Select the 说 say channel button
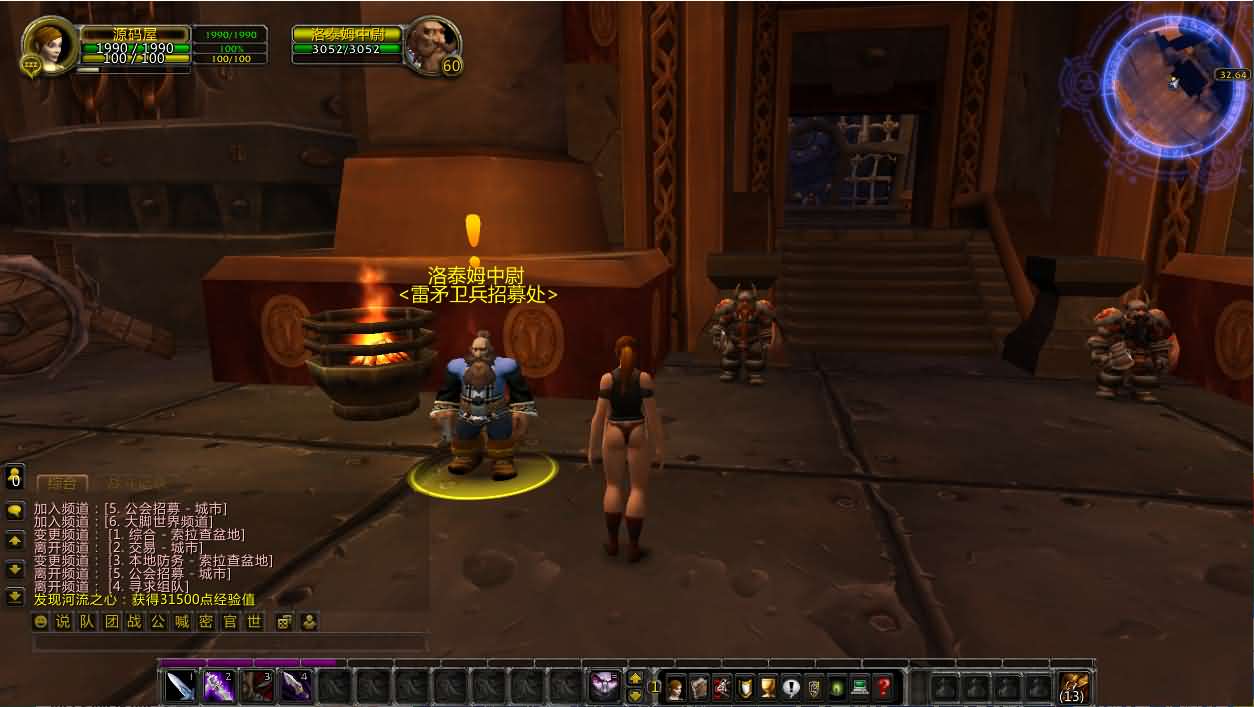 tap(62, 621)
